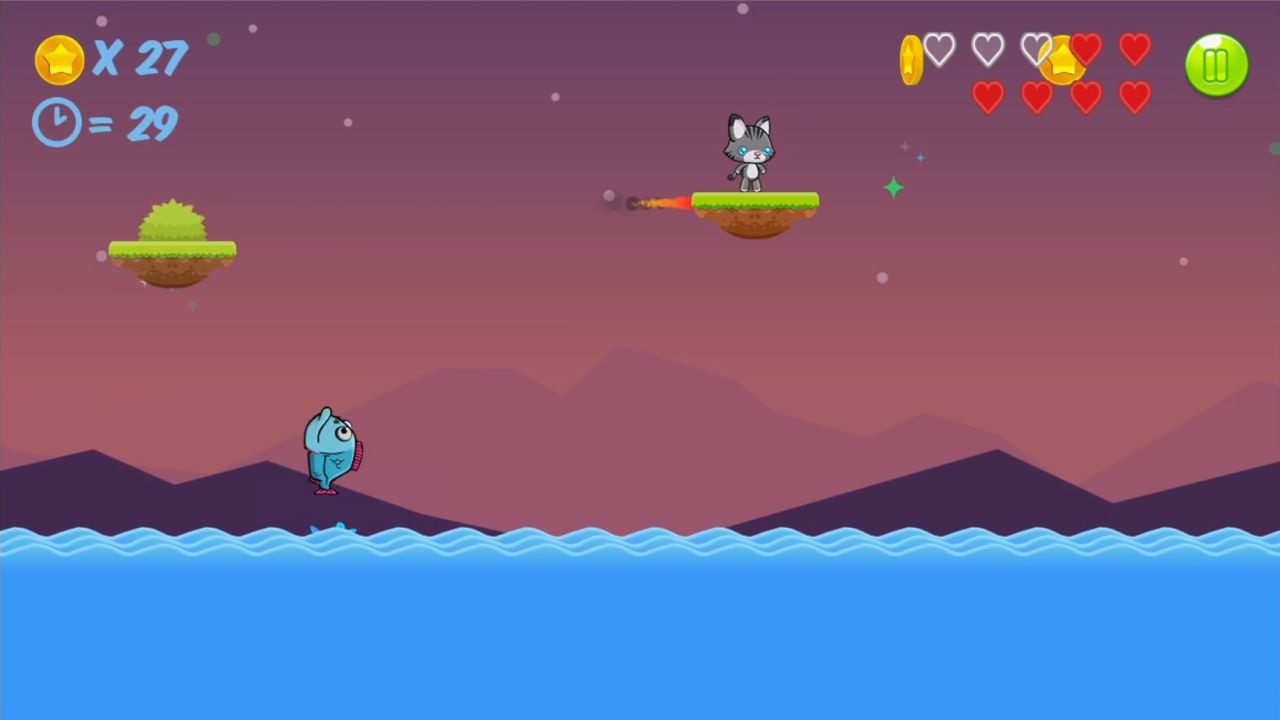
Task: Click the green sparkle star in the sky
Action: 894,188
